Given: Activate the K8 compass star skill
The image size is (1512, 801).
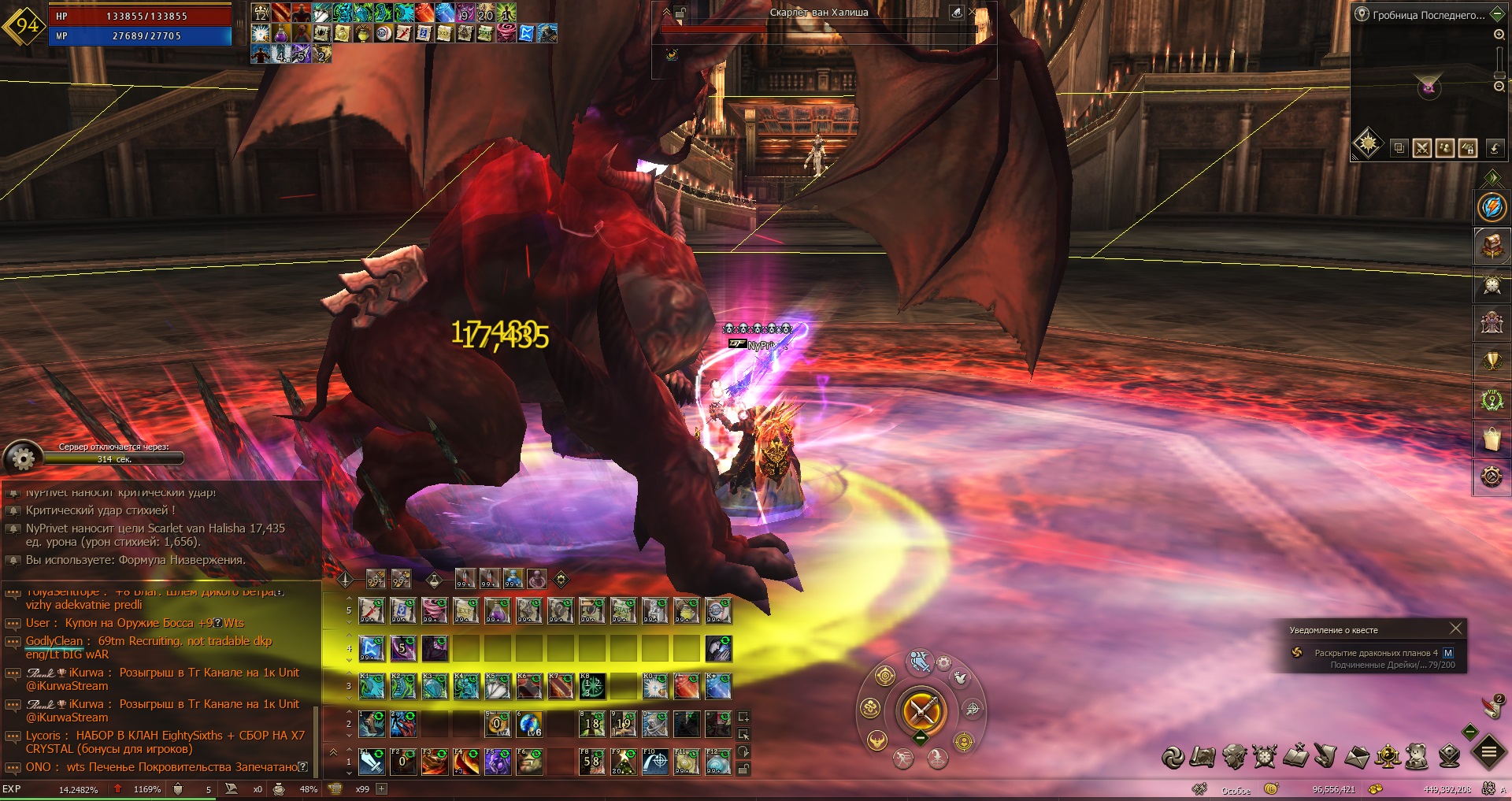Looking at the screenshot, I should pos(592,686).
